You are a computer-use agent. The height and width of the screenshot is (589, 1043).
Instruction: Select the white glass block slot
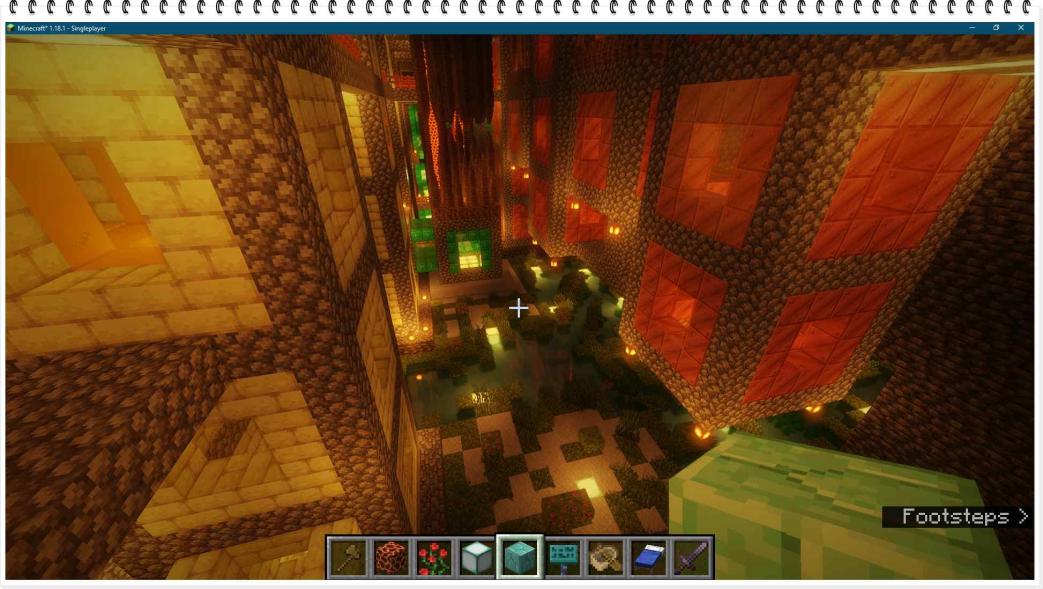point(477,558)
